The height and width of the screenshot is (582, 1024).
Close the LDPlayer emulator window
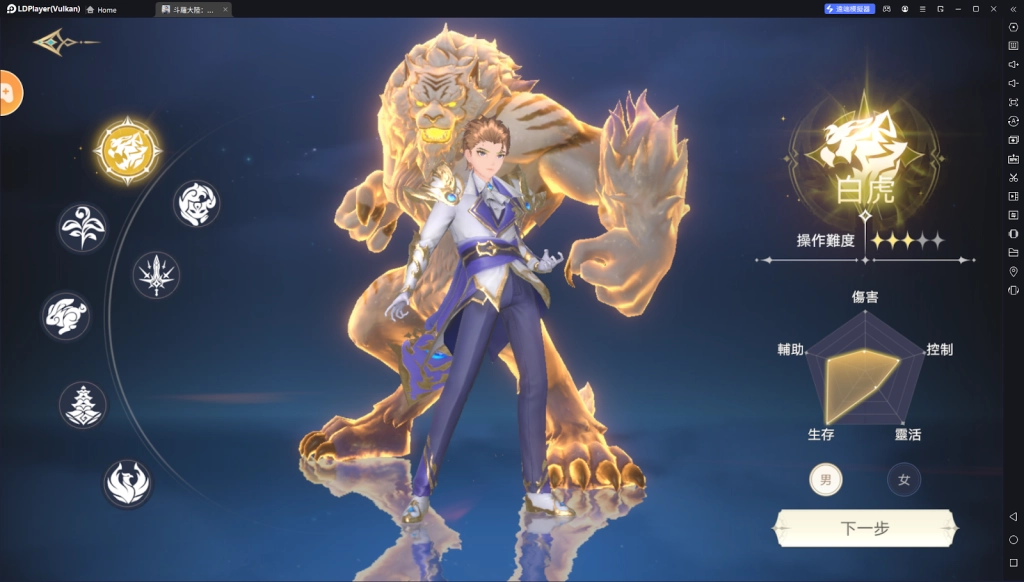pos(993,9)
